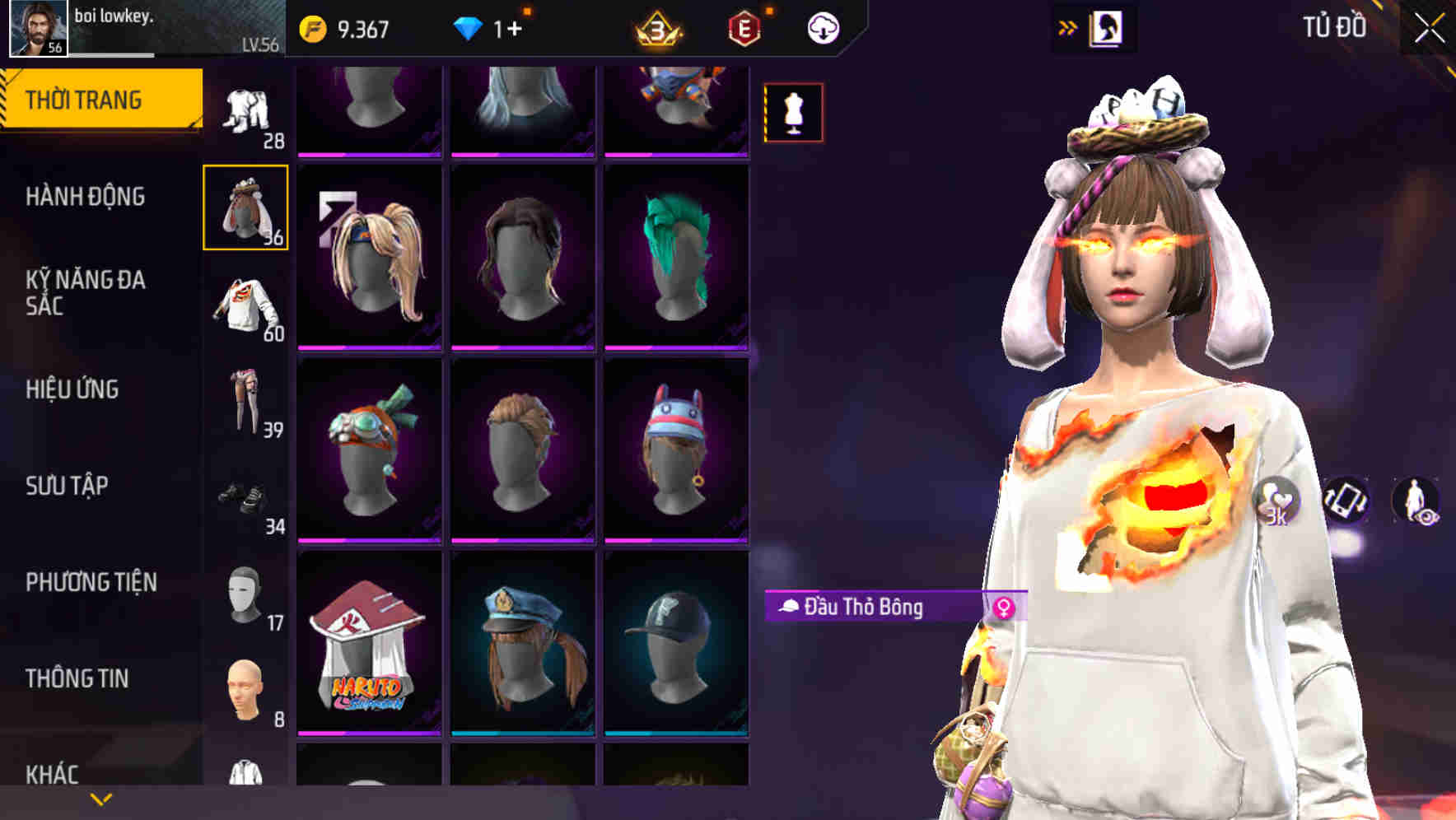Screen dimensions: 1456x820
Task: Open the HÀNH ĐỘNG category
Action: coord(86,197)
